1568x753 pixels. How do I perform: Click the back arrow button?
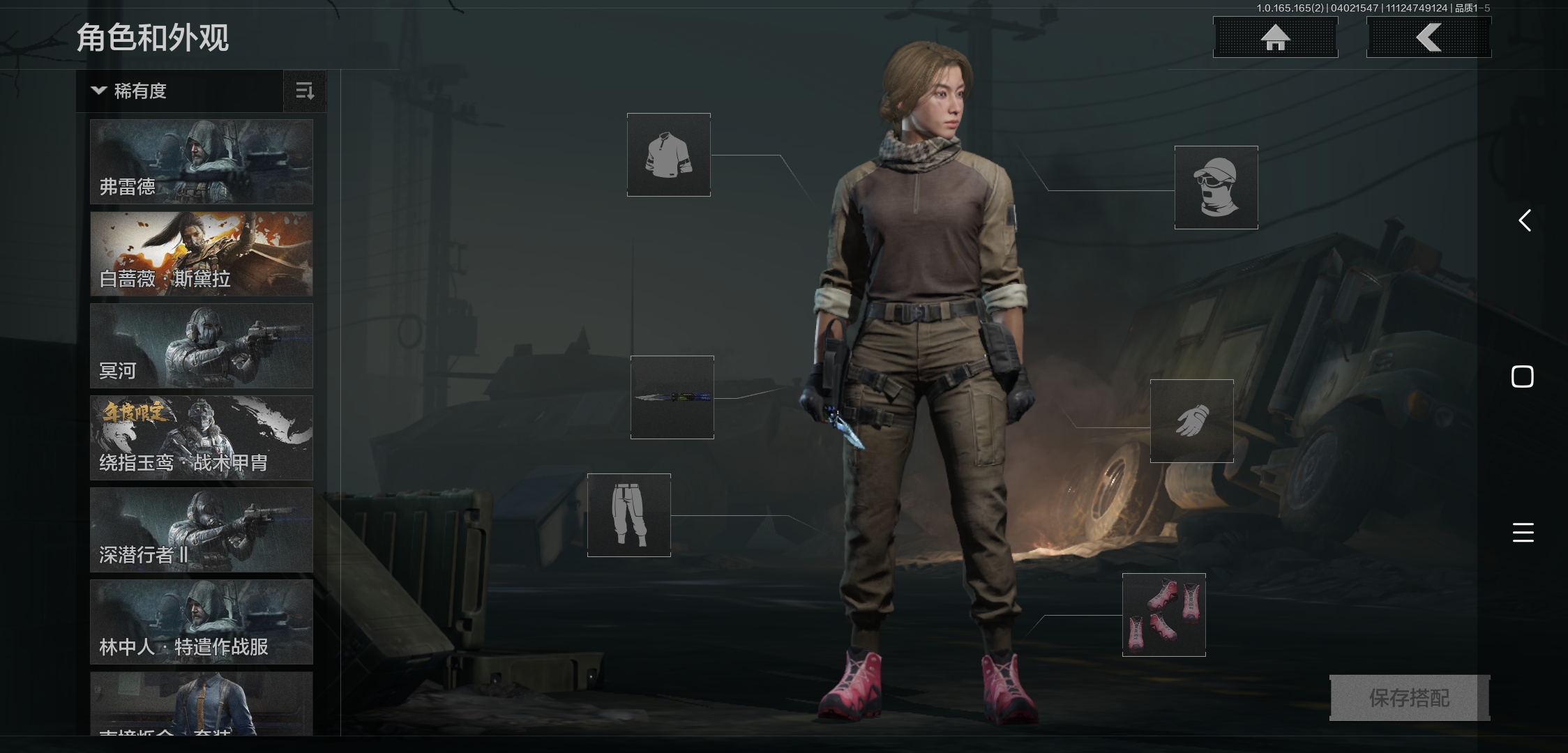click(1428, 38)
